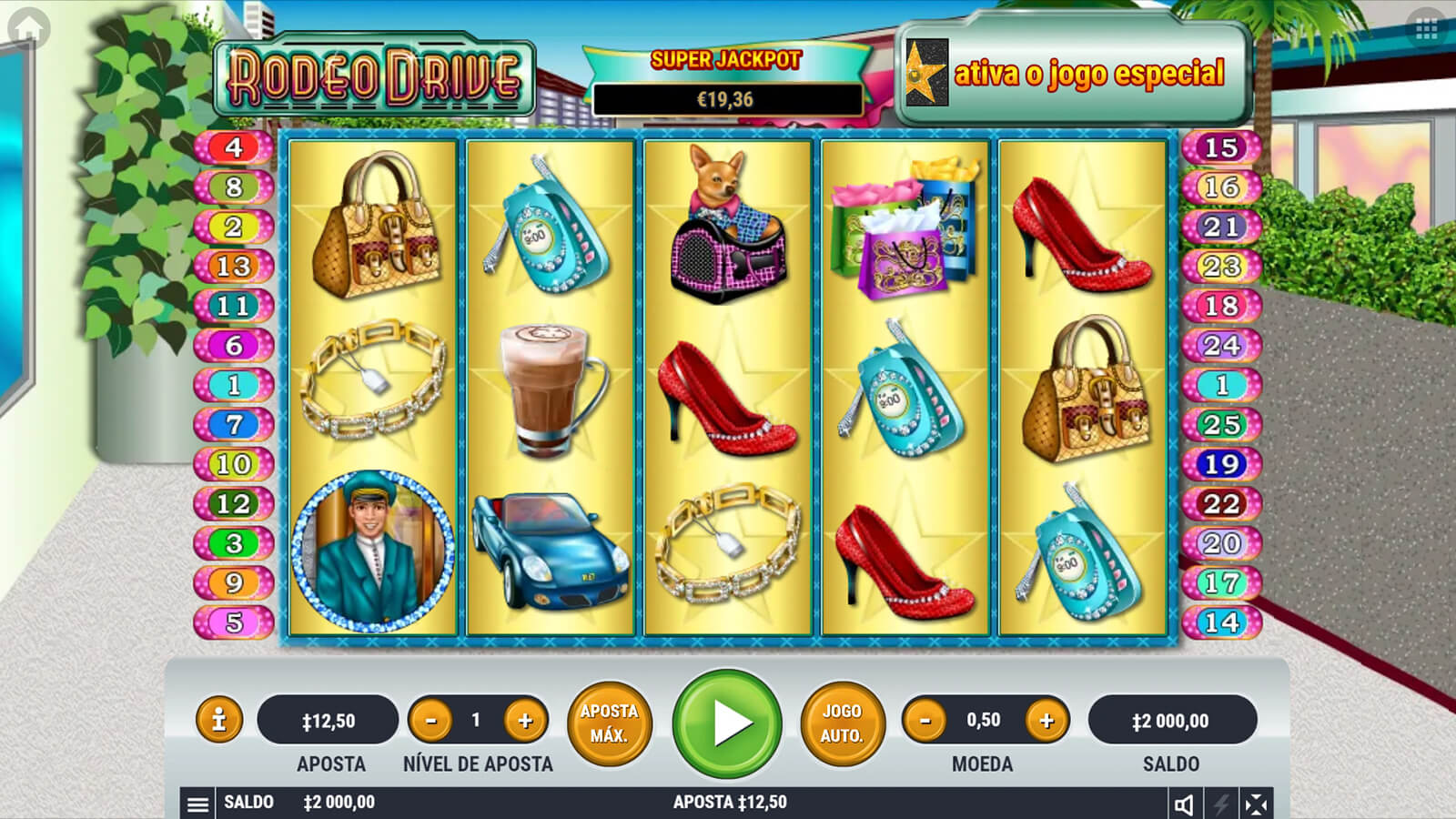Select payline number 15 marker
Viewport: 1456px width, 819px height.
click(1220, 147)
